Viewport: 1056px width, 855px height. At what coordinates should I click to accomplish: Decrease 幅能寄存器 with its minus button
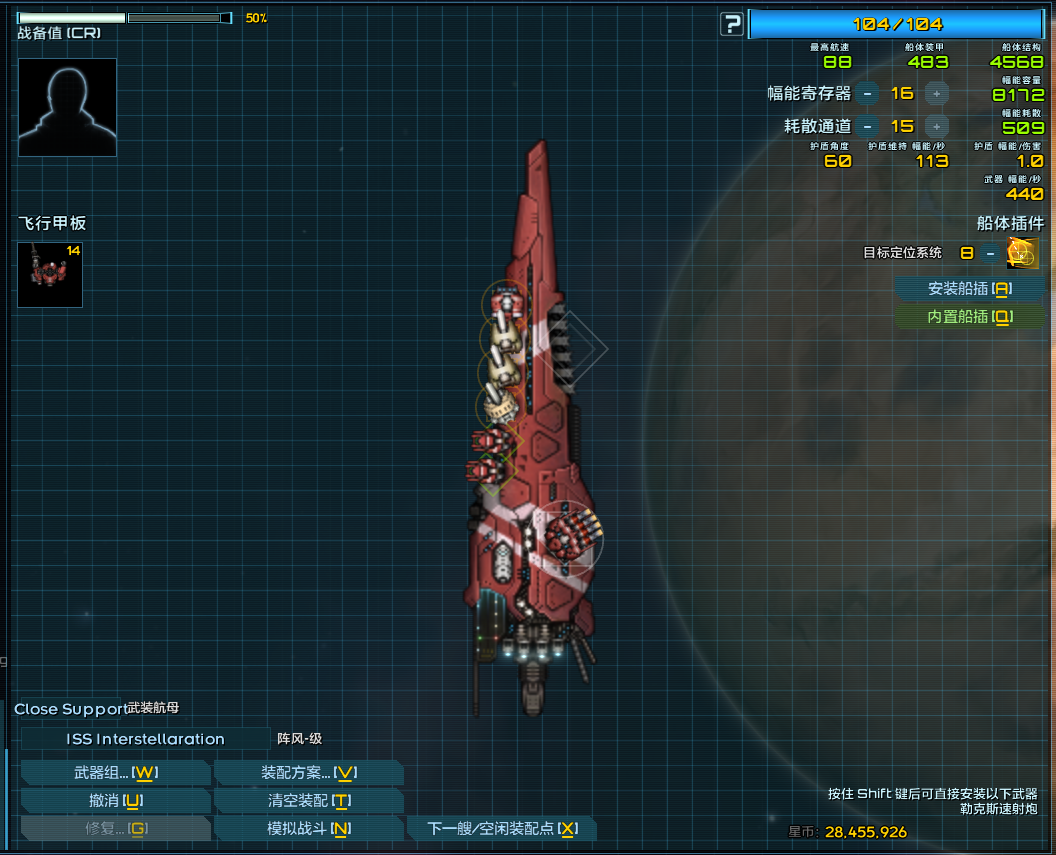tap(867, 94)
